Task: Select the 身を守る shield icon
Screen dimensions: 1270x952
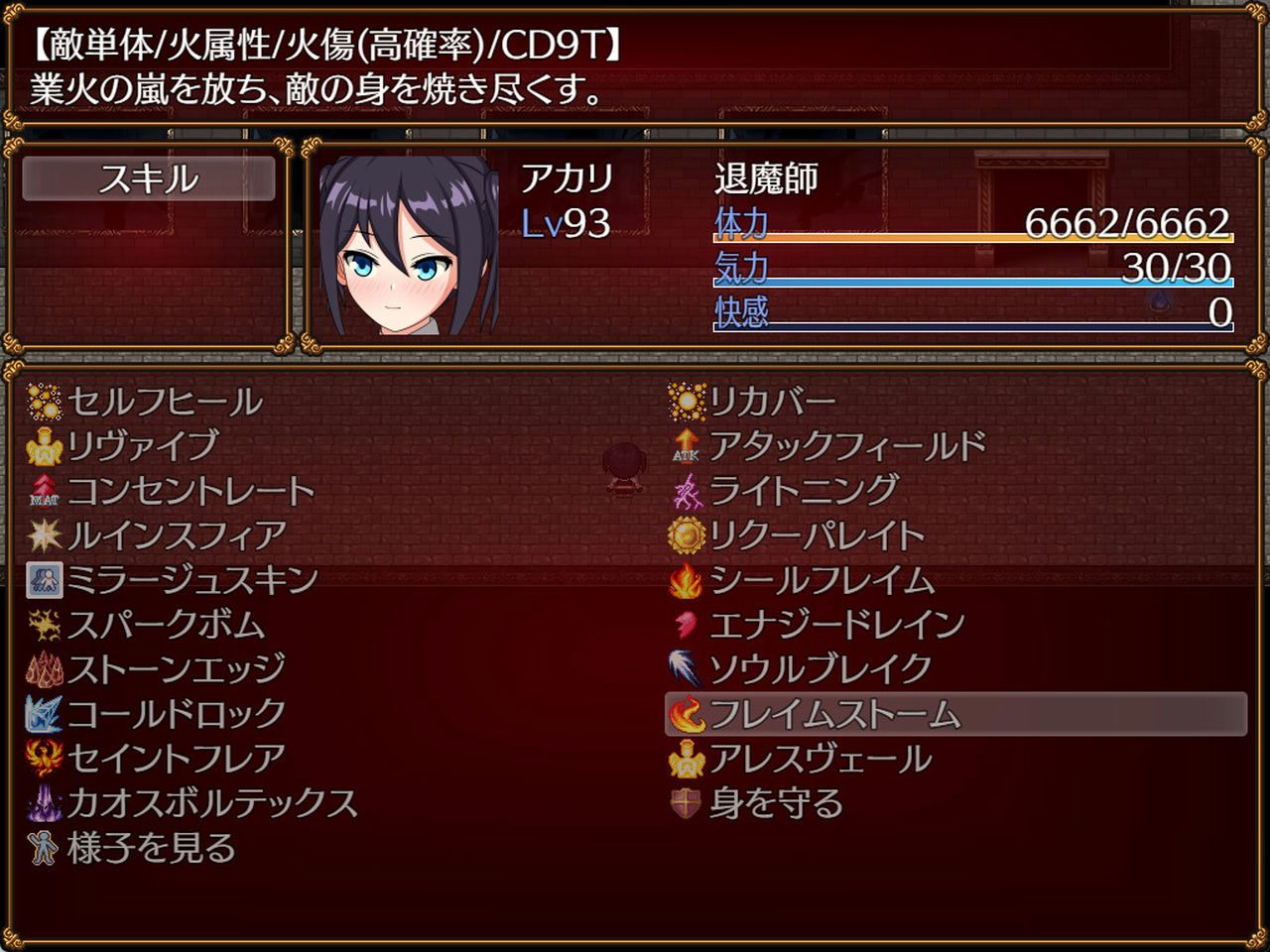Action: pyautogui.click(x=687, y=803)
